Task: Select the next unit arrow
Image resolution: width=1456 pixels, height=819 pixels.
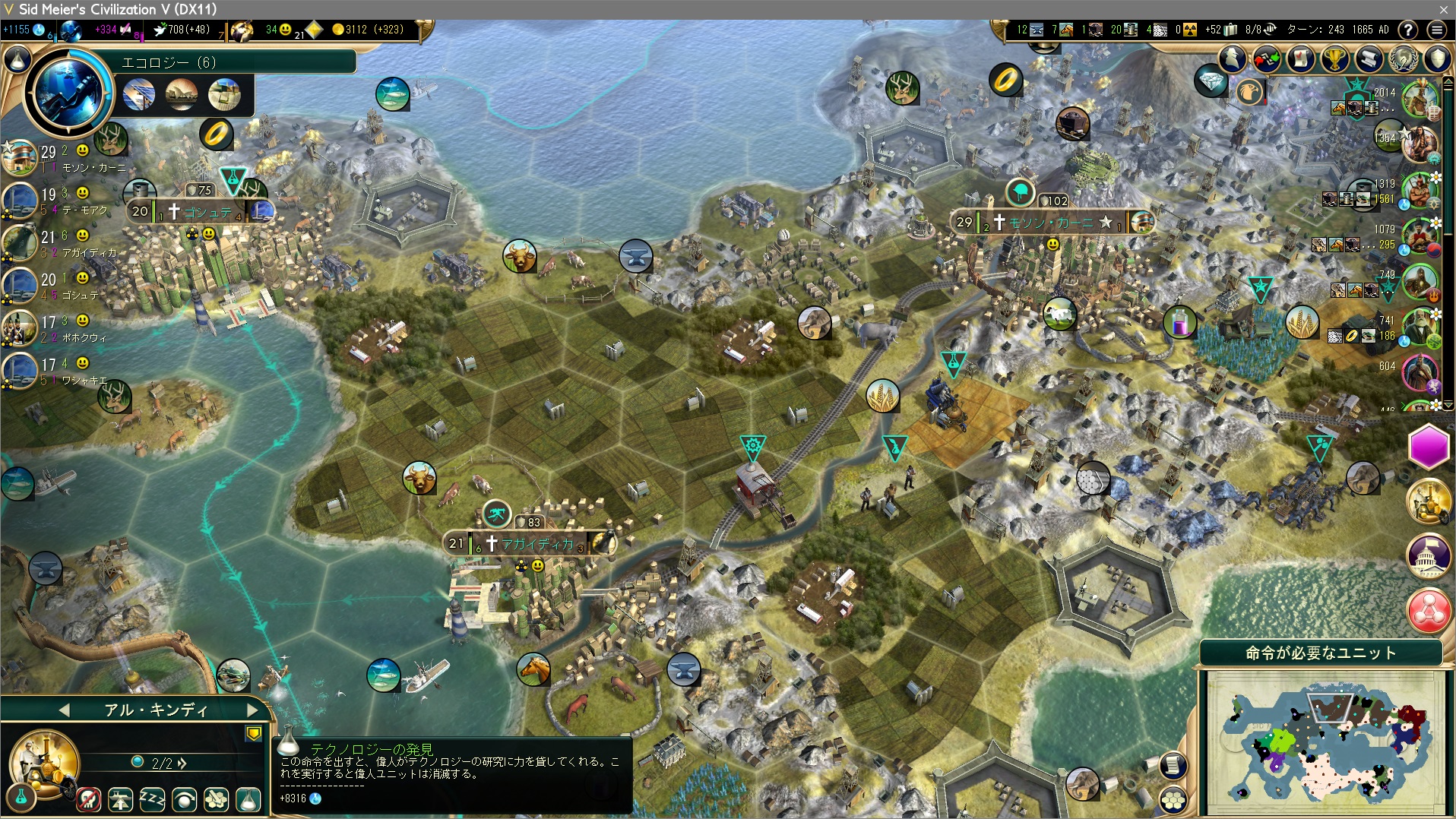Action: point(252,710)
